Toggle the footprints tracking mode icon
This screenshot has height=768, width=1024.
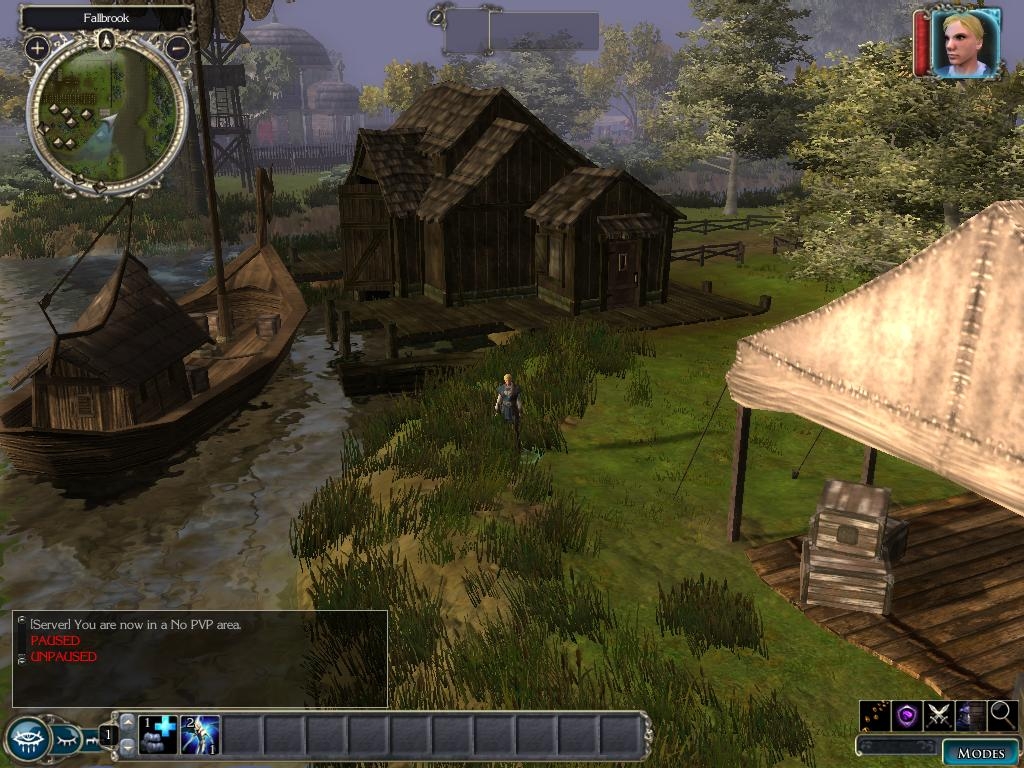(874, 715)
